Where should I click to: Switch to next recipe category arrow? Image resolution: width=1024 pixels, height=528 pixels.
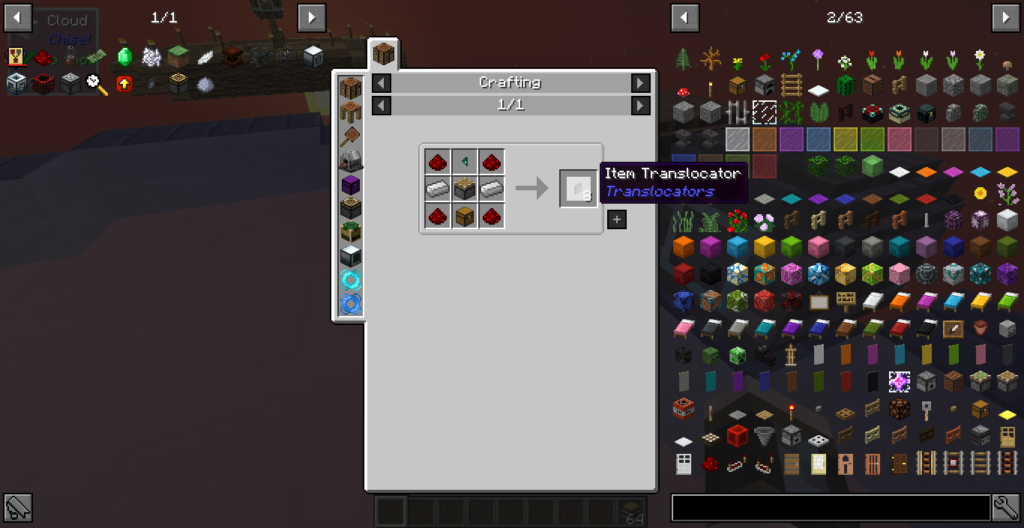[x=640, y=83]
